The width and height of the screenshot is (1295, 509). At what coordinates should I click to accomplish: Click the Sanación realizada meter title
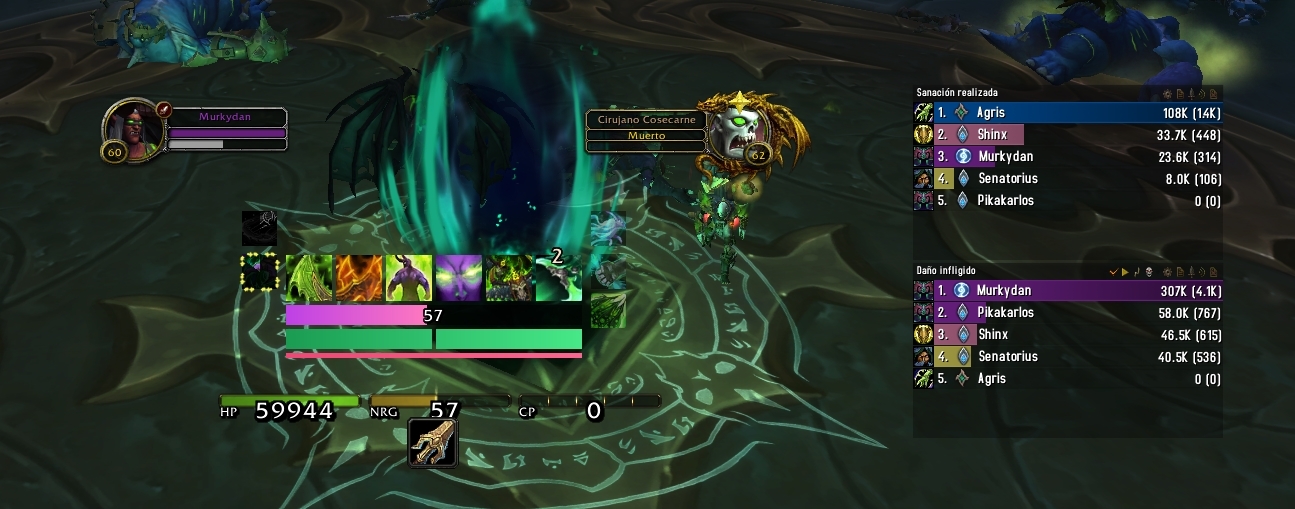[x=957, y=93]
